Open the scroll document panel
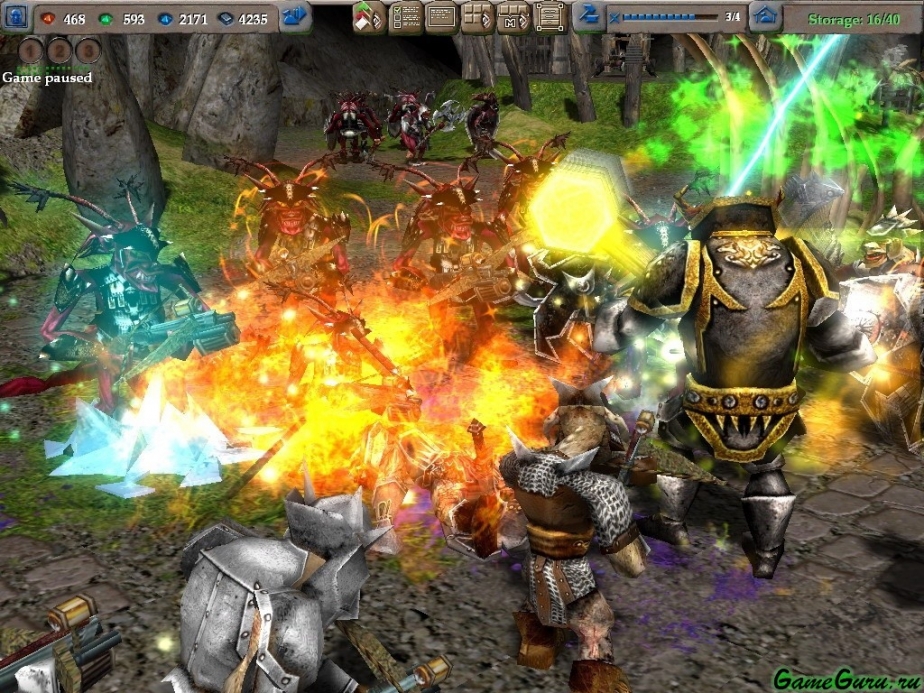This screenshot has height=693, width=924. tap(547, 16)
